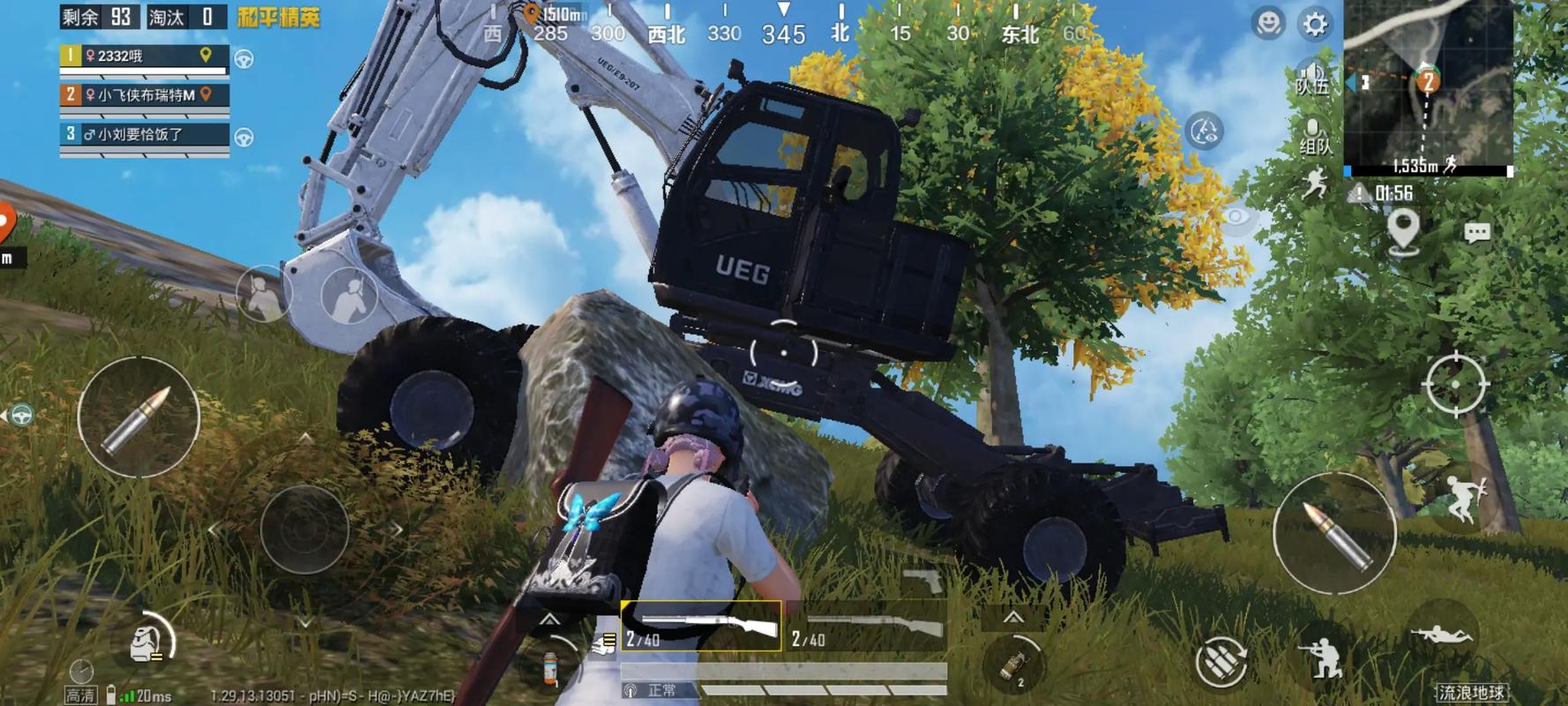Image resolution: width=1568 pixels, height=706 pixels.
Task: Tap the left-side fire bullet button
Action: [x=138, y=417]
